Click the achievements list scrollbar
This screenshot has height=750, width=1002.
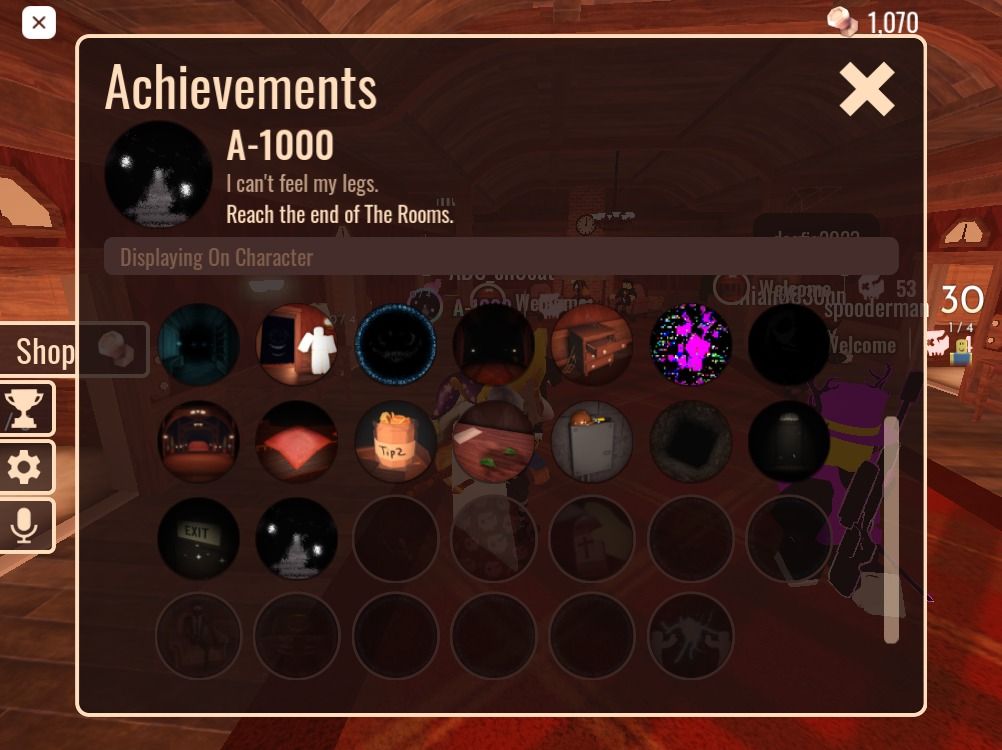coord(891,530)
